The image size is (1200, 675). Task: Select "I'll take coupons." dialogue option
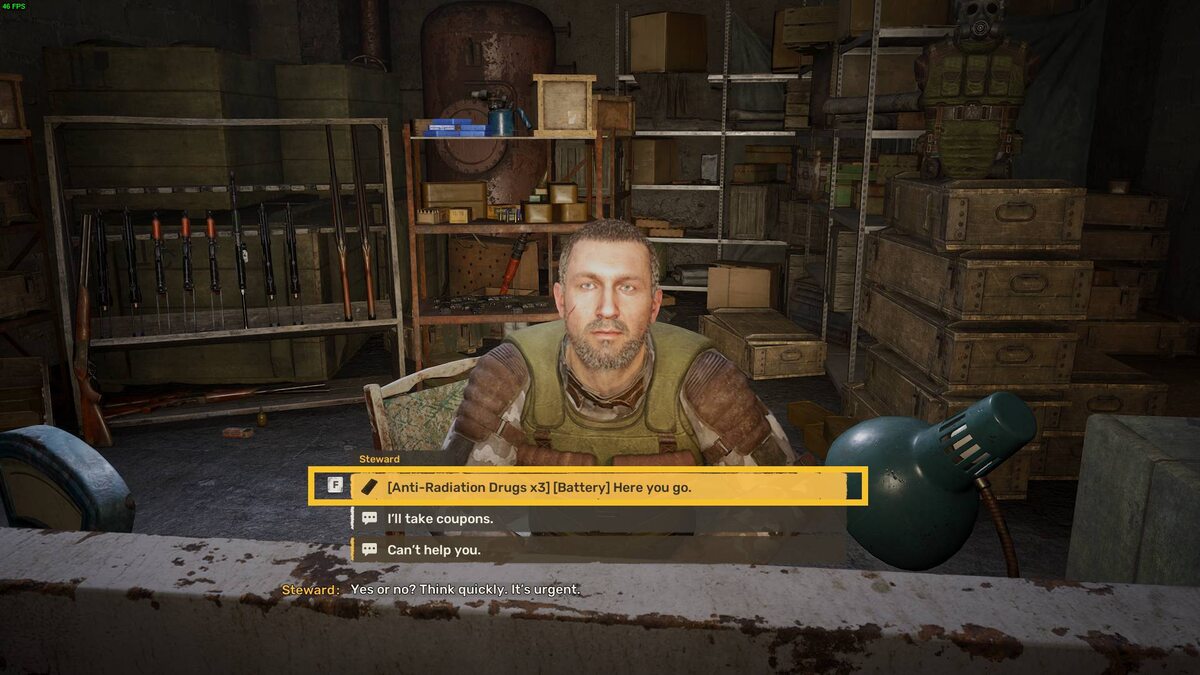click(x=440, y=519)
